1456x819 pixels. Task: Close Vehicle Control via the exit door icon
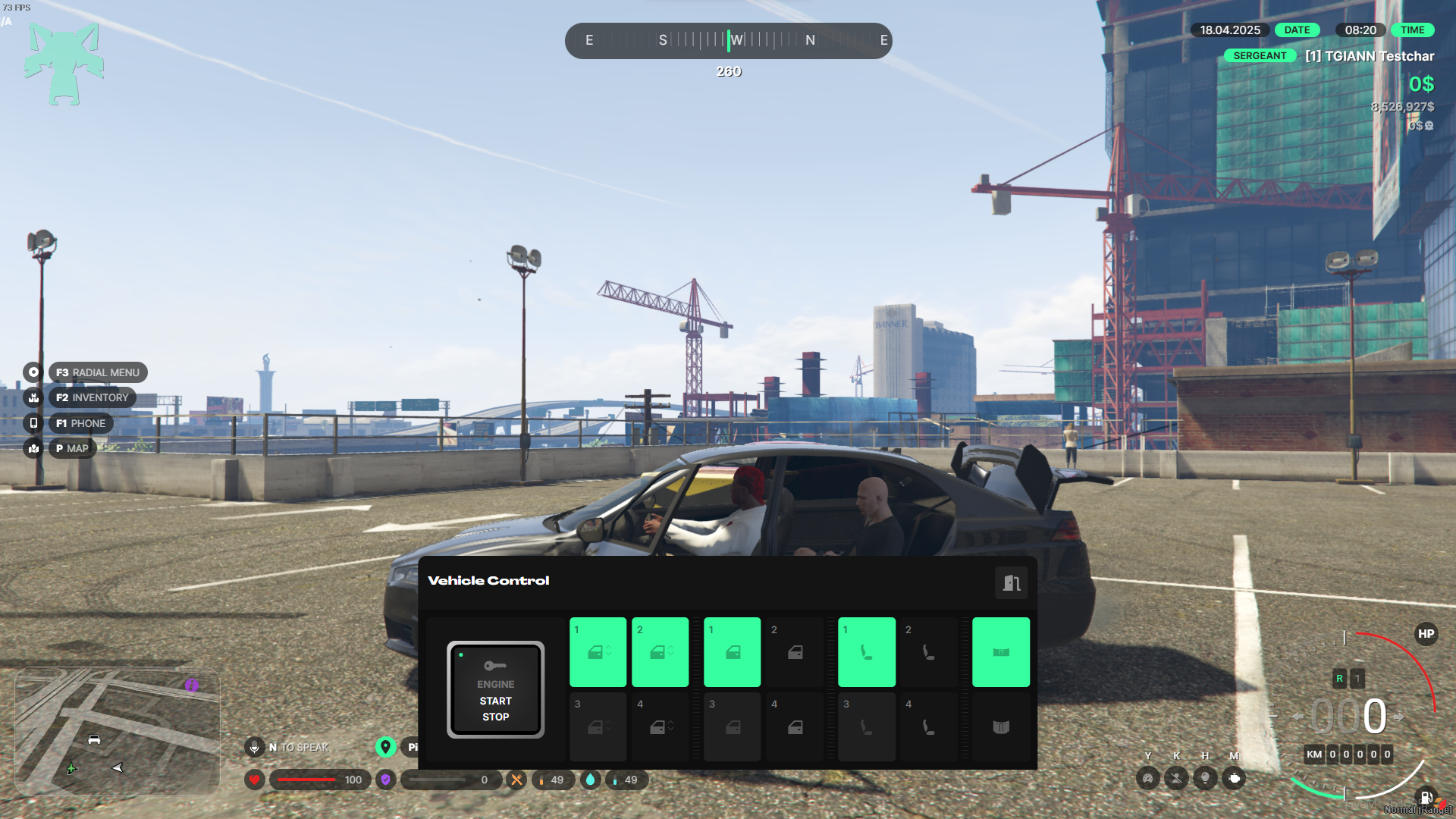(1011, 582)
